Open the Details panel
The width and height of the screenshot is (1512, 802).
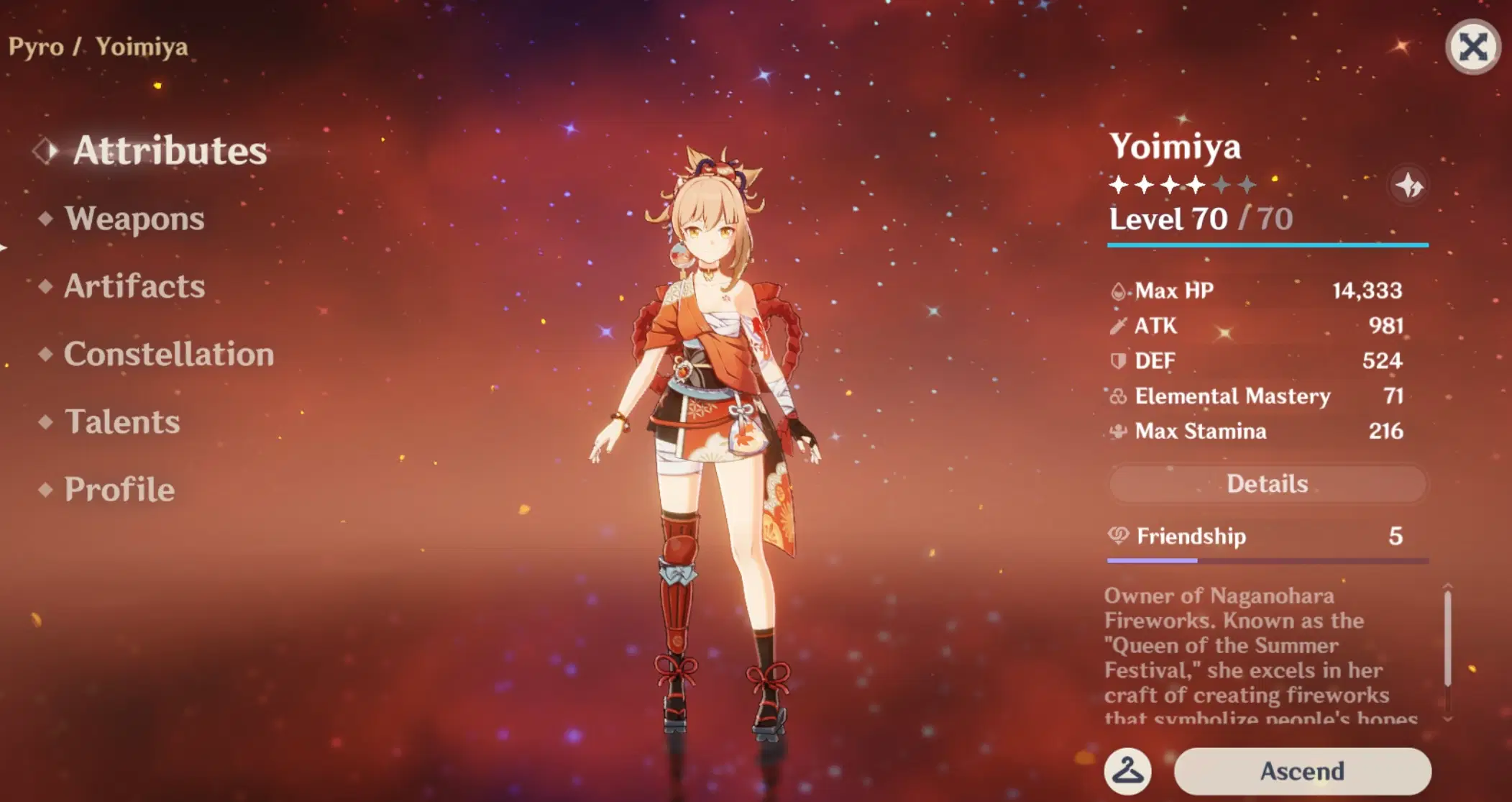tap(1267, 483)
